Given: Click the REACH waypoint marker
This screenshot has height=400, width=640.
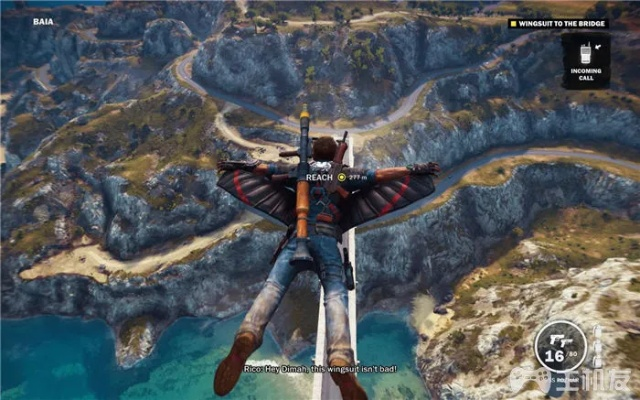Looking at the screenshot, I should [342, 177].
